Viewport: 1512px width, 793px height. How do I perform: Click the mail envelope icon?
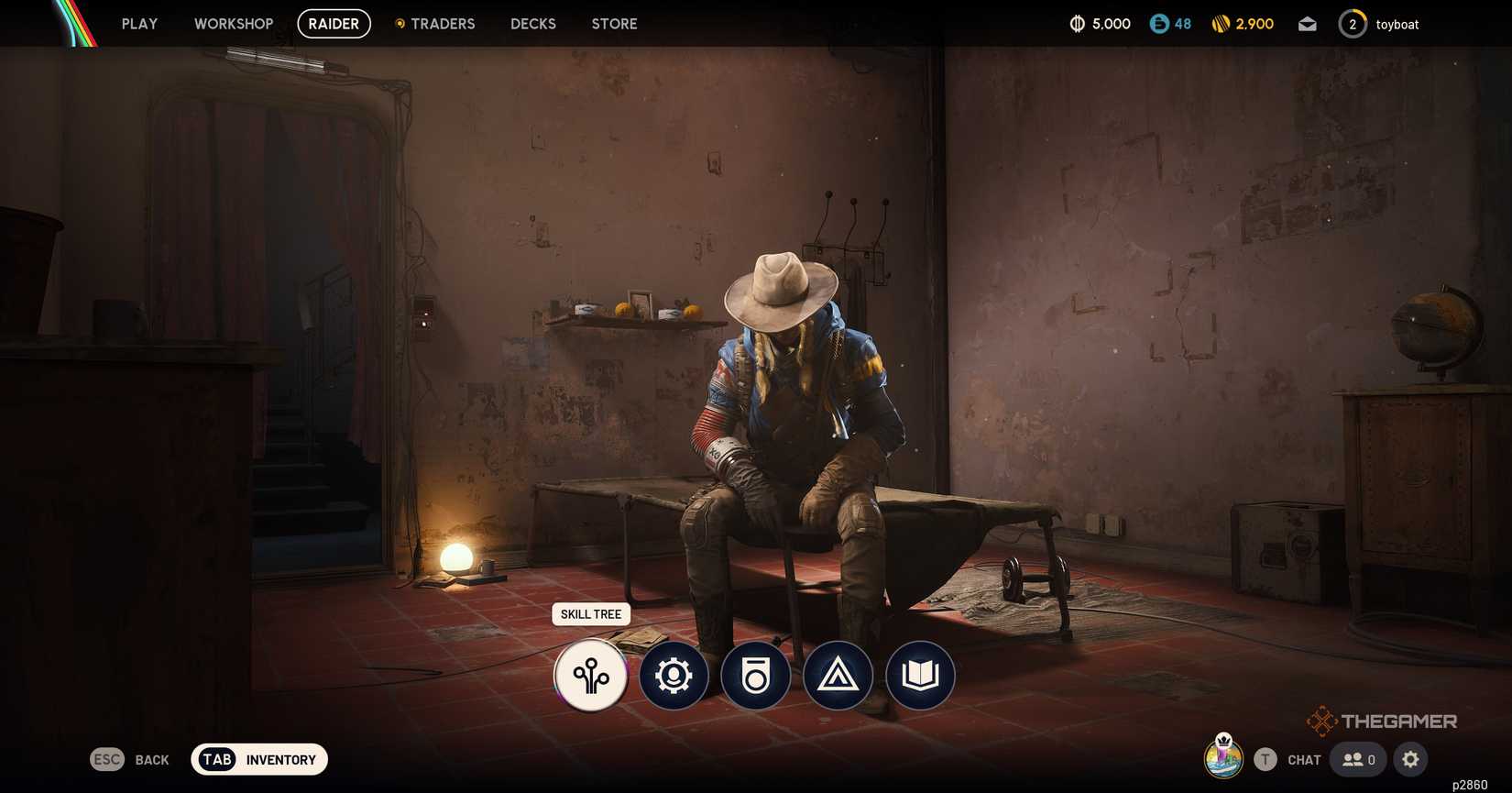[1307, 23]
